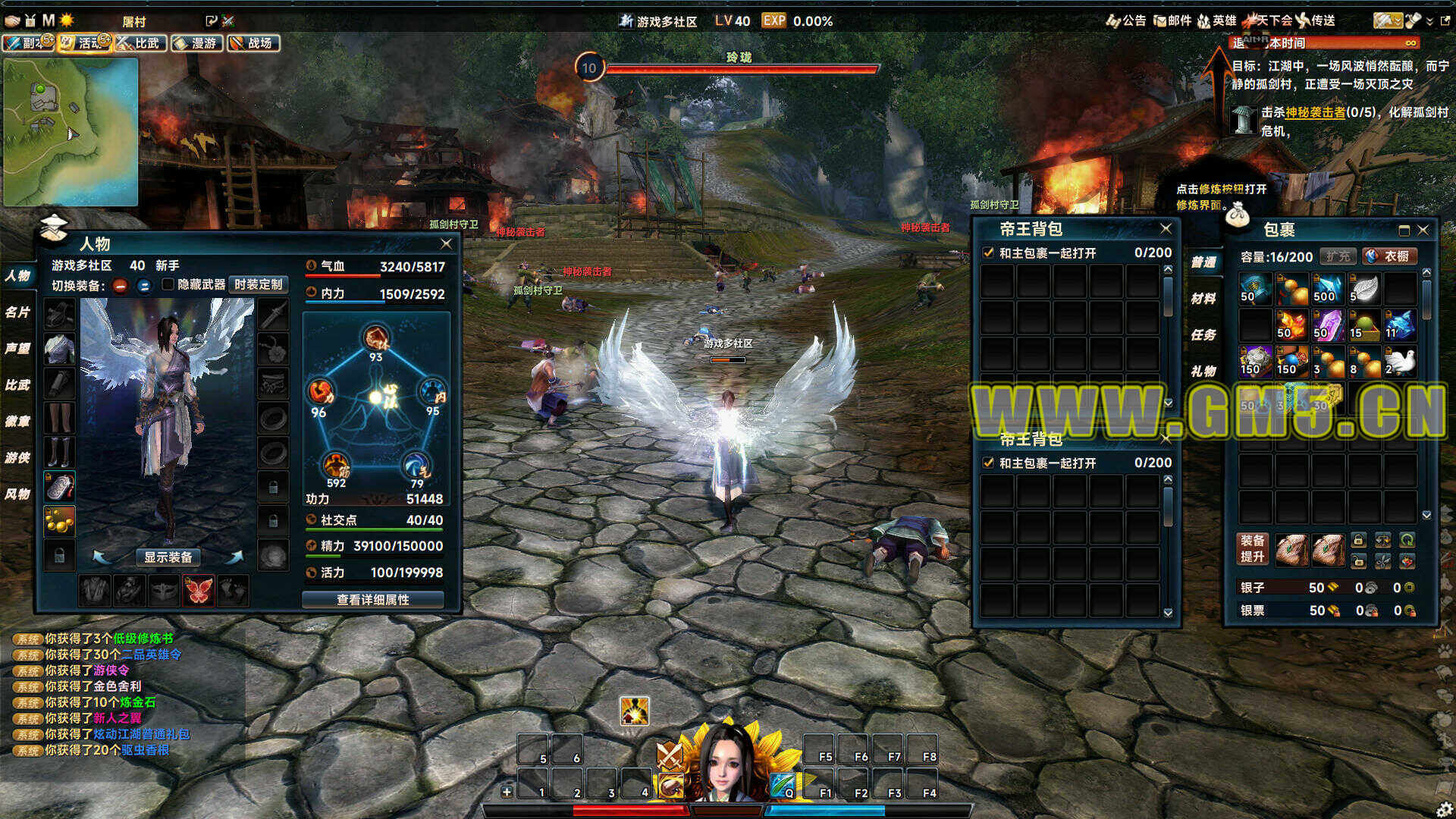Click the 显示装备 button
Screen dimensions: 1456x819
click(168, 557)
